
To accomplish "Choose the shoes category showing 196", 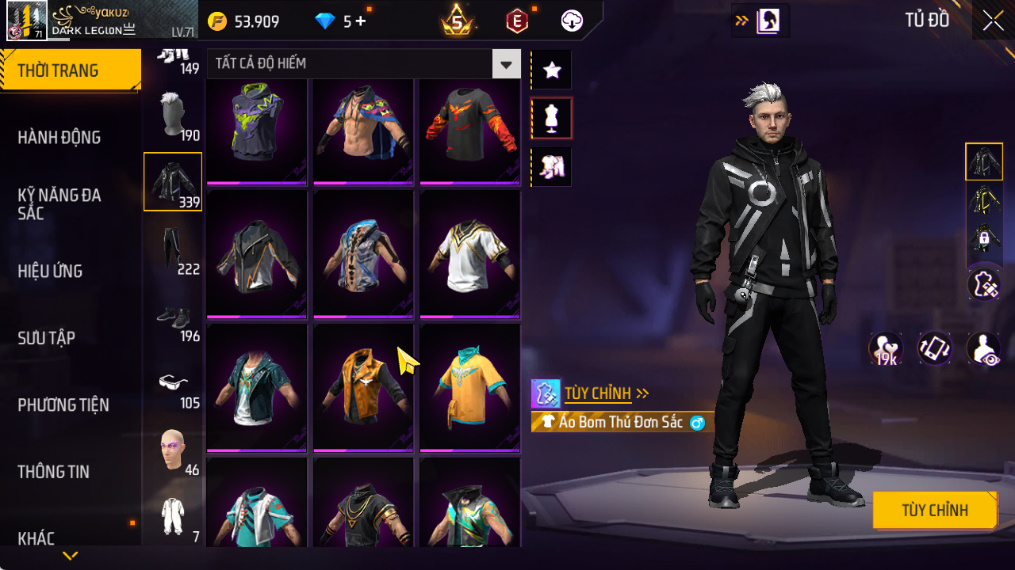I will click(x=173, y=318).
